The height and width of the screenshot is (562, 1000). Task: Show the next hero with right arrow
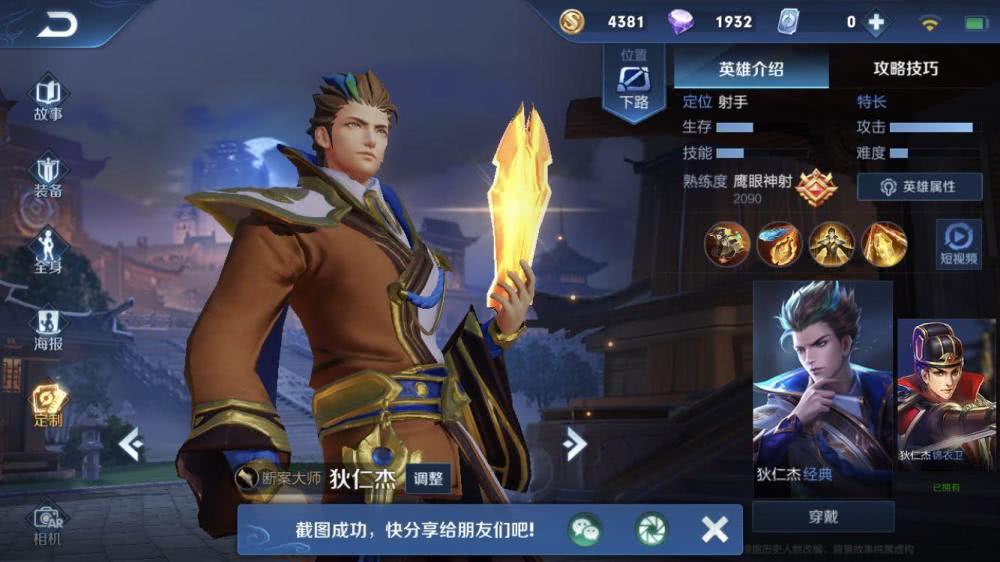click(574, 443)
